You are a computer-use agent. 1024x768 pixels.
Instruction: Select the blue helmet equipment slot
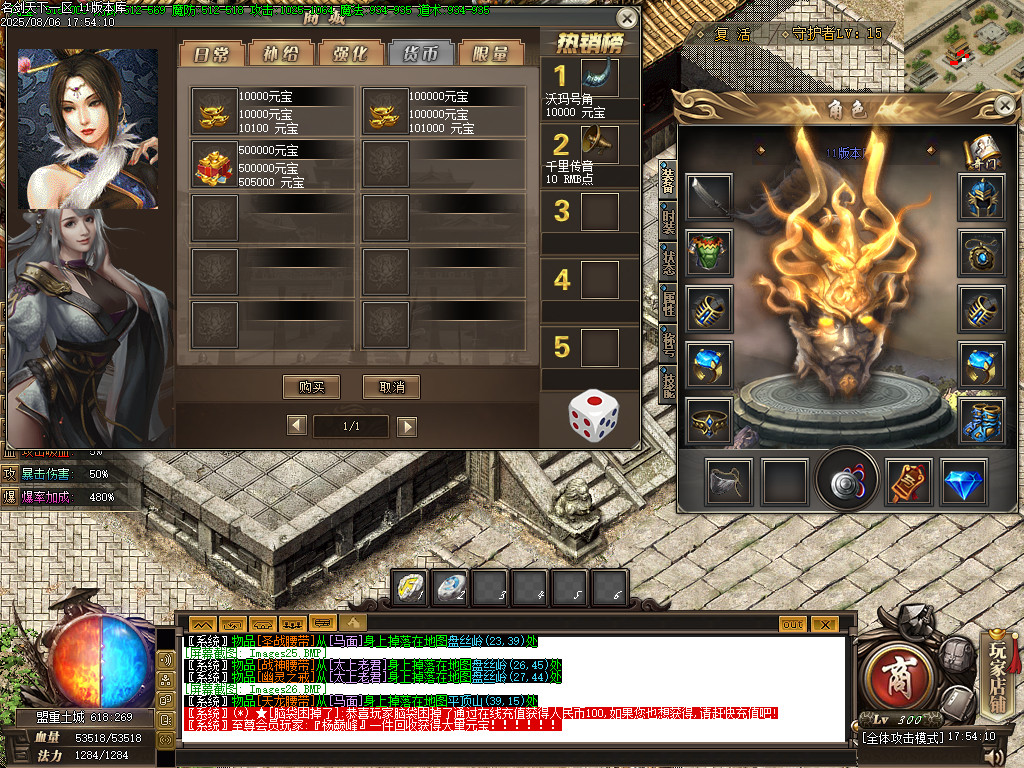click(981, 197)
